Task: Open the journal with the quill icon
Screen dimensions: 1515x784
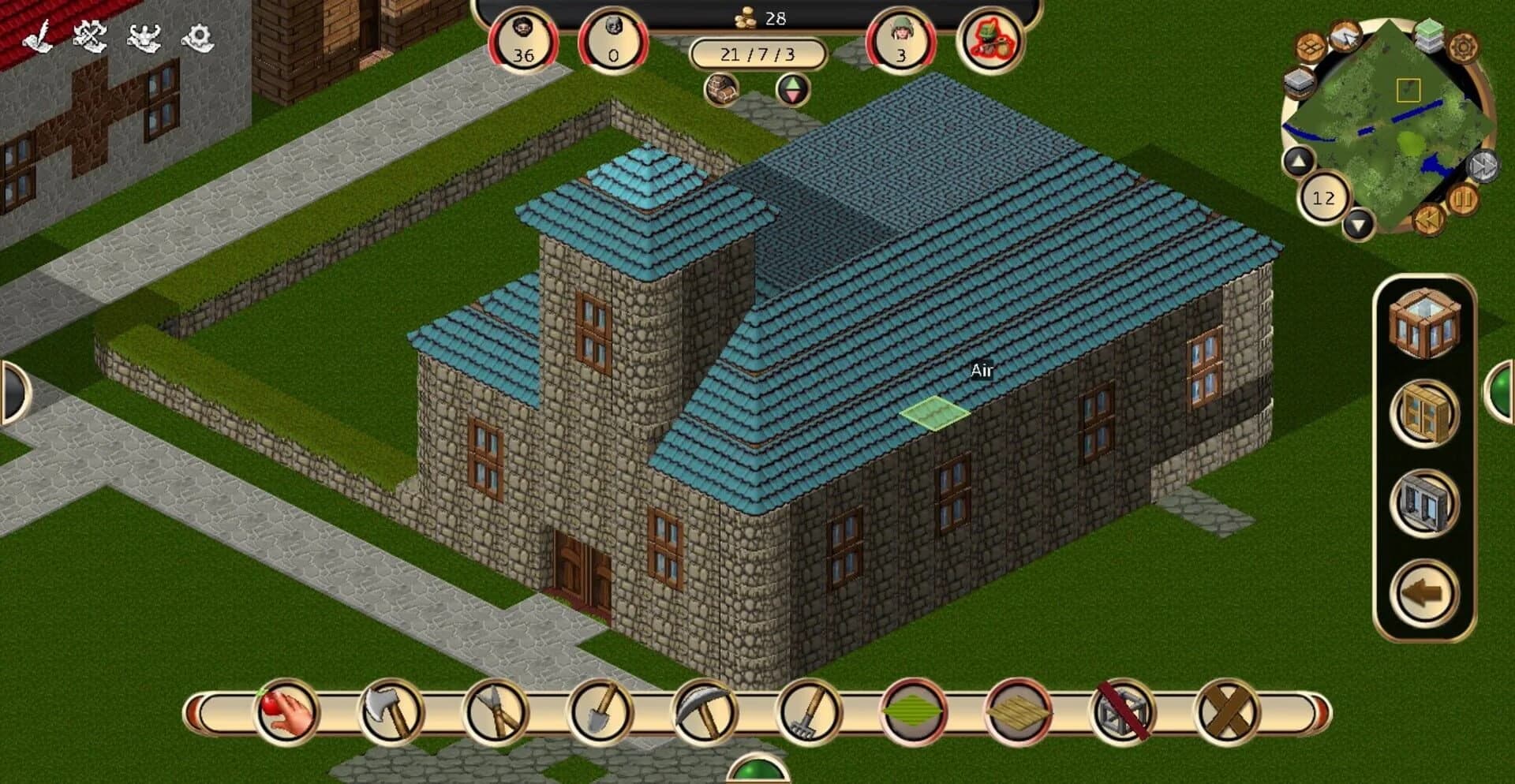Action: 37,35
